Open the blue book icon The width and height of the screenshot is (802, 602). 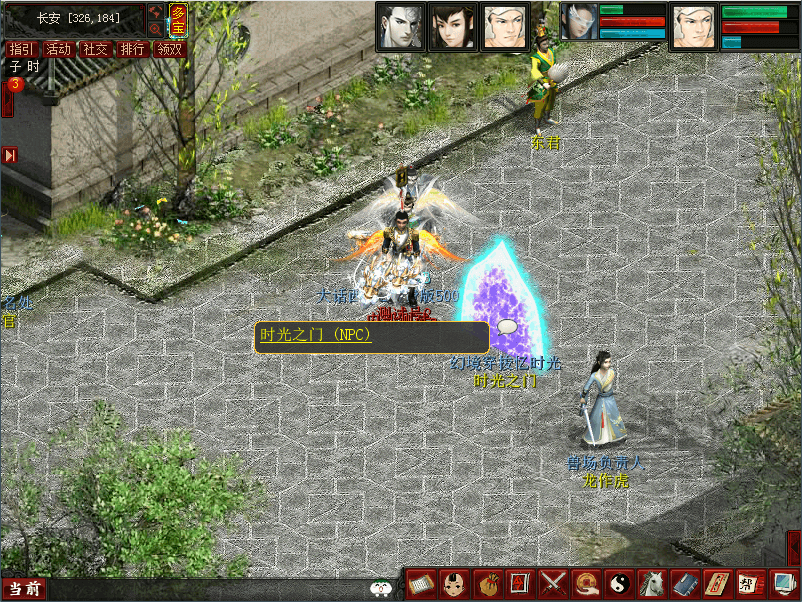coord(684,583)
